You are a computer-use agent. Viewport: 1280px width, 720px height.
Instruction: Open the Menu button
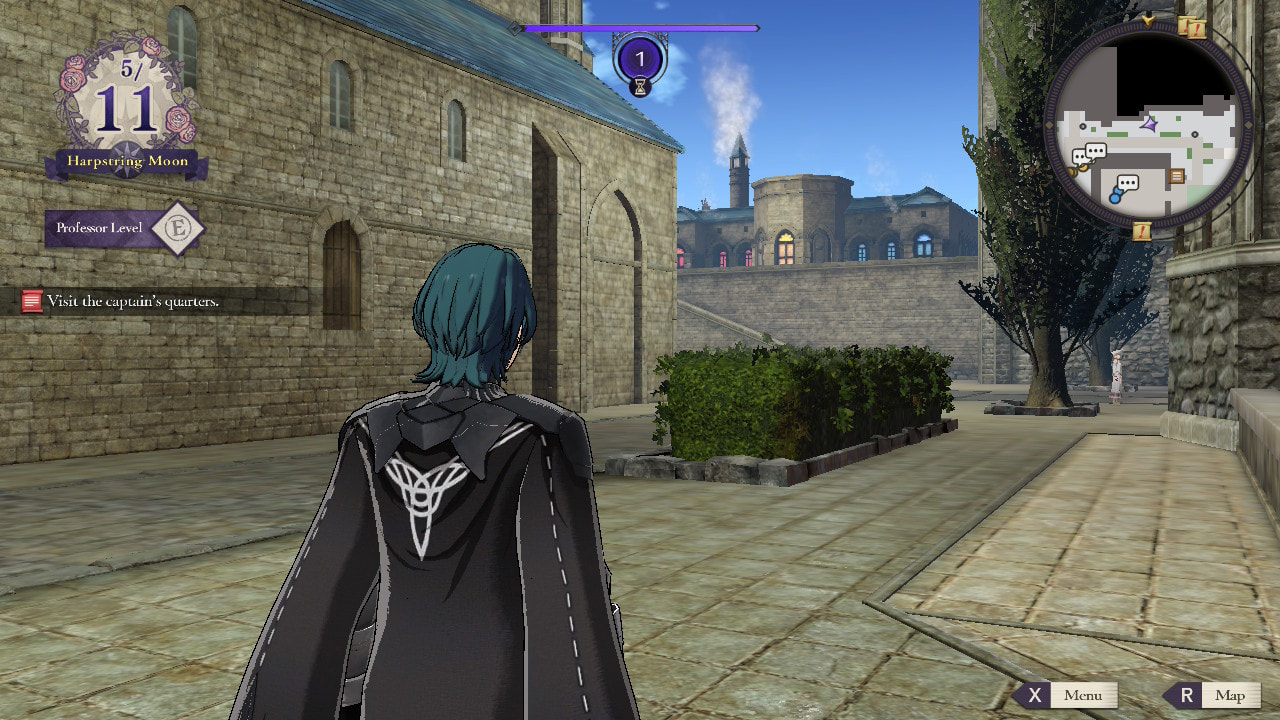(1066, 695)
